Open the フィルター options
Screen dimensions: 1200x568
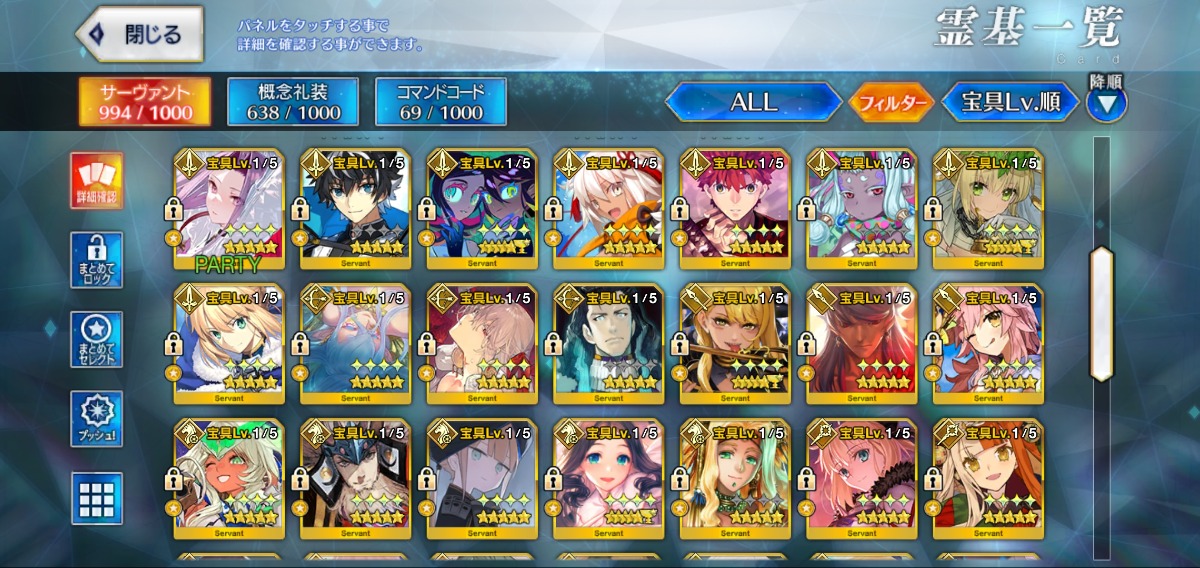(892, 102)
